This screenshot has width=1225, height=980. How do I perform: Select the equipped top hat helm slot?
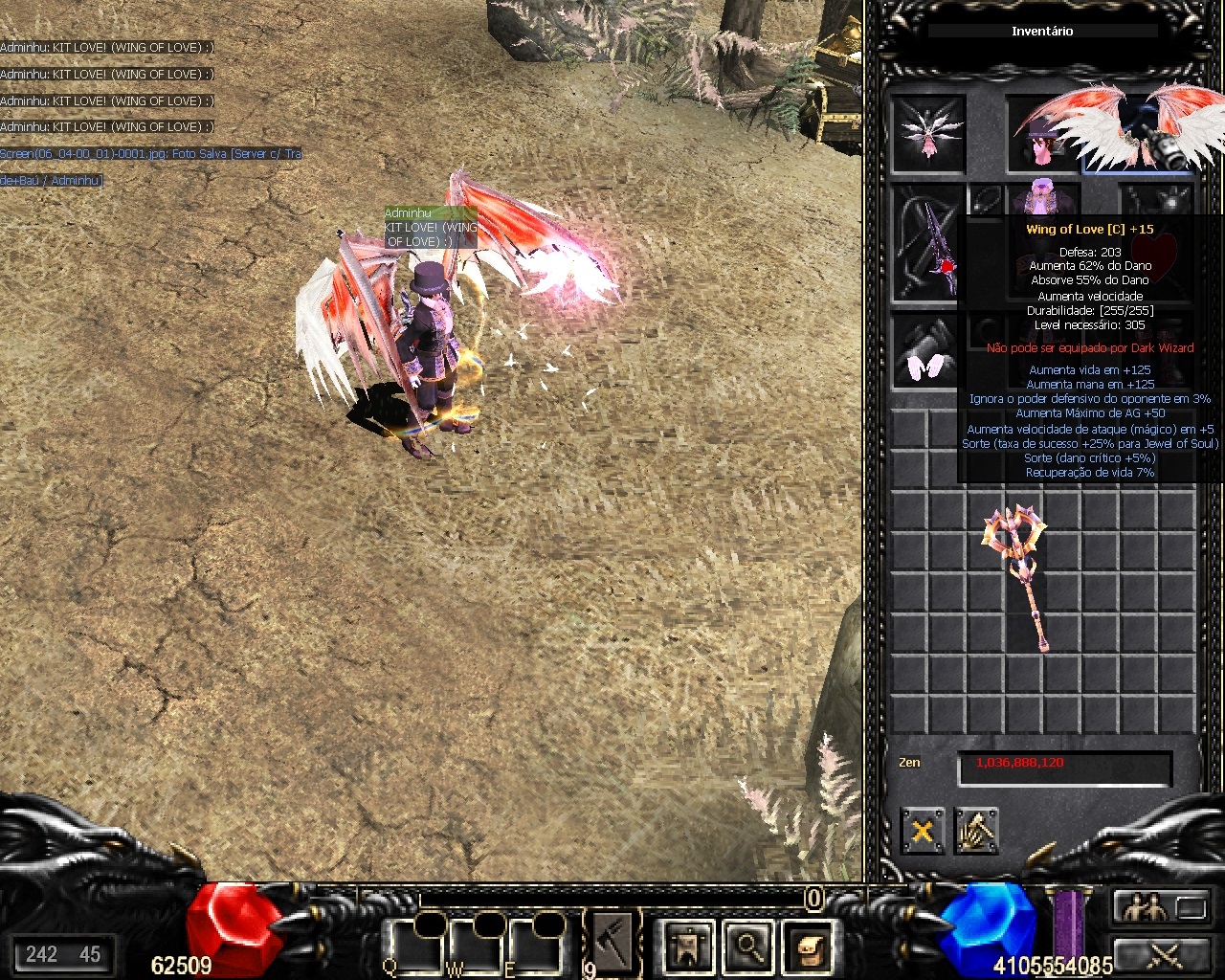point(1041,135)
